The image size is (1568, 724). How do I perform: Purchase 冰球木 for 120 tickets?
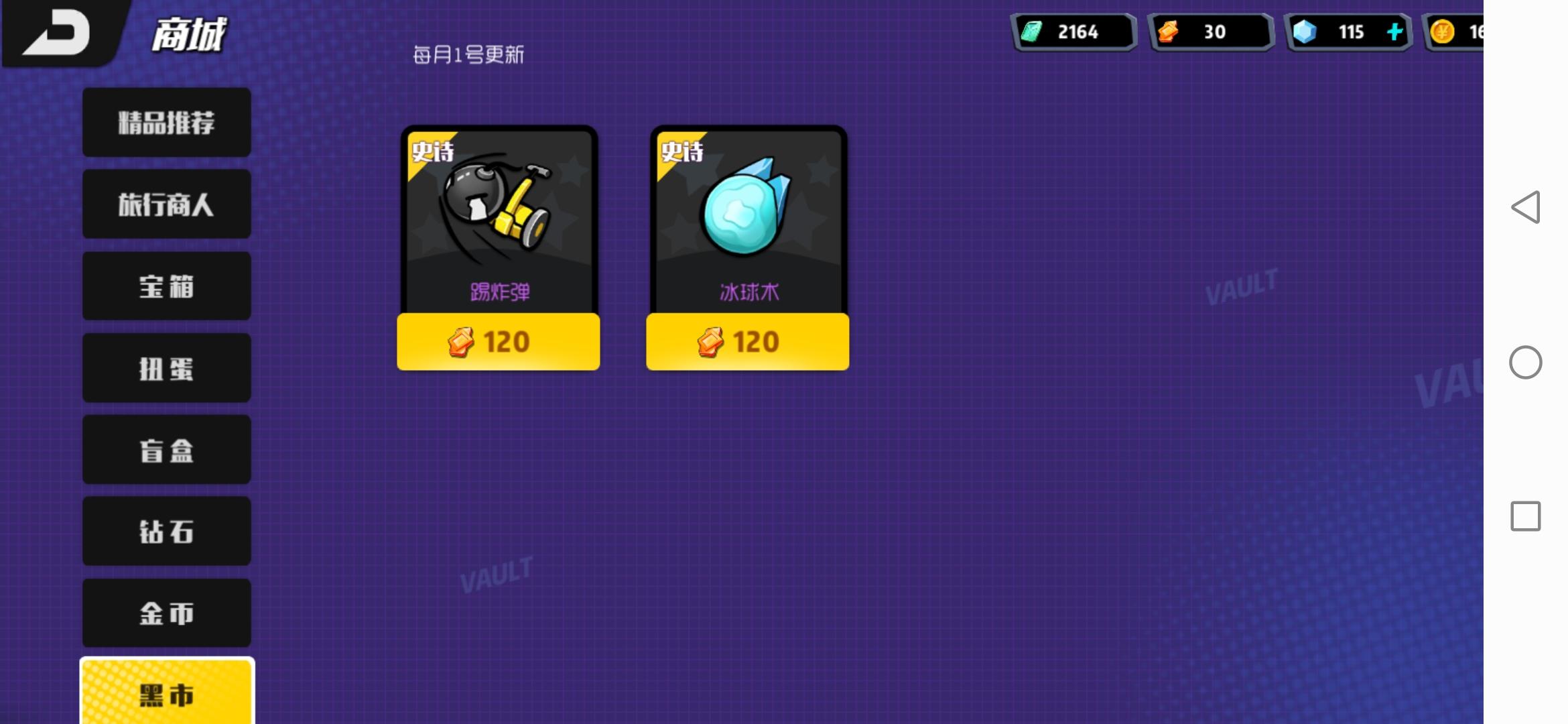point(746,342)
